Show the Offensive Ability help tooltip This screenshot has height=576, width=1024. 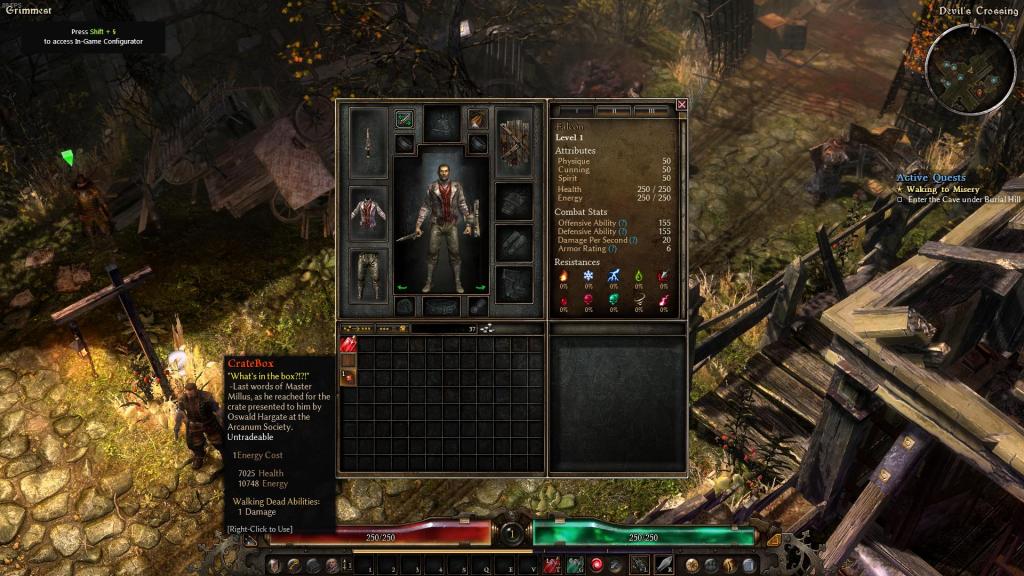click(x=623, y=223)
